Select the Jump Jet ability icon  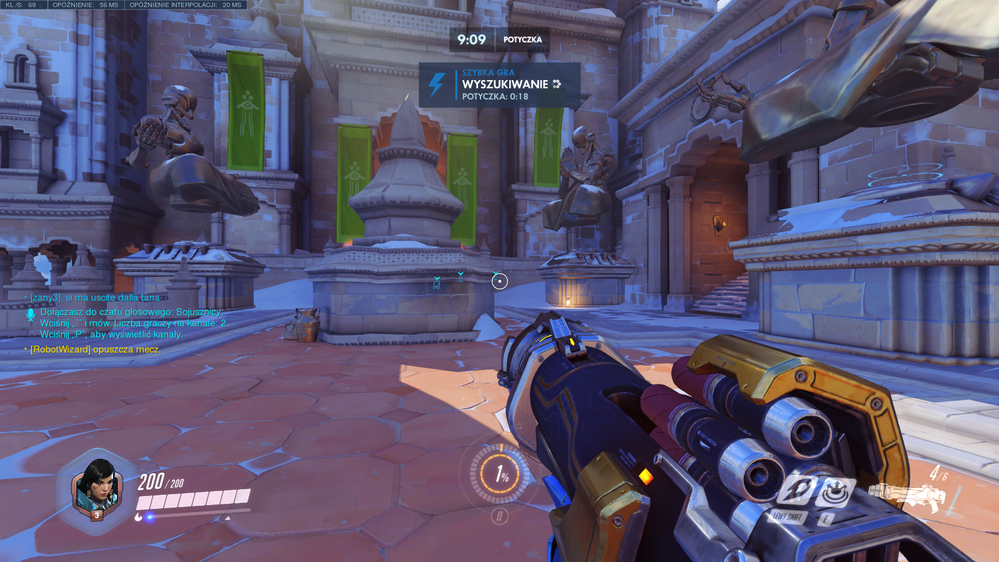(797, 490)
